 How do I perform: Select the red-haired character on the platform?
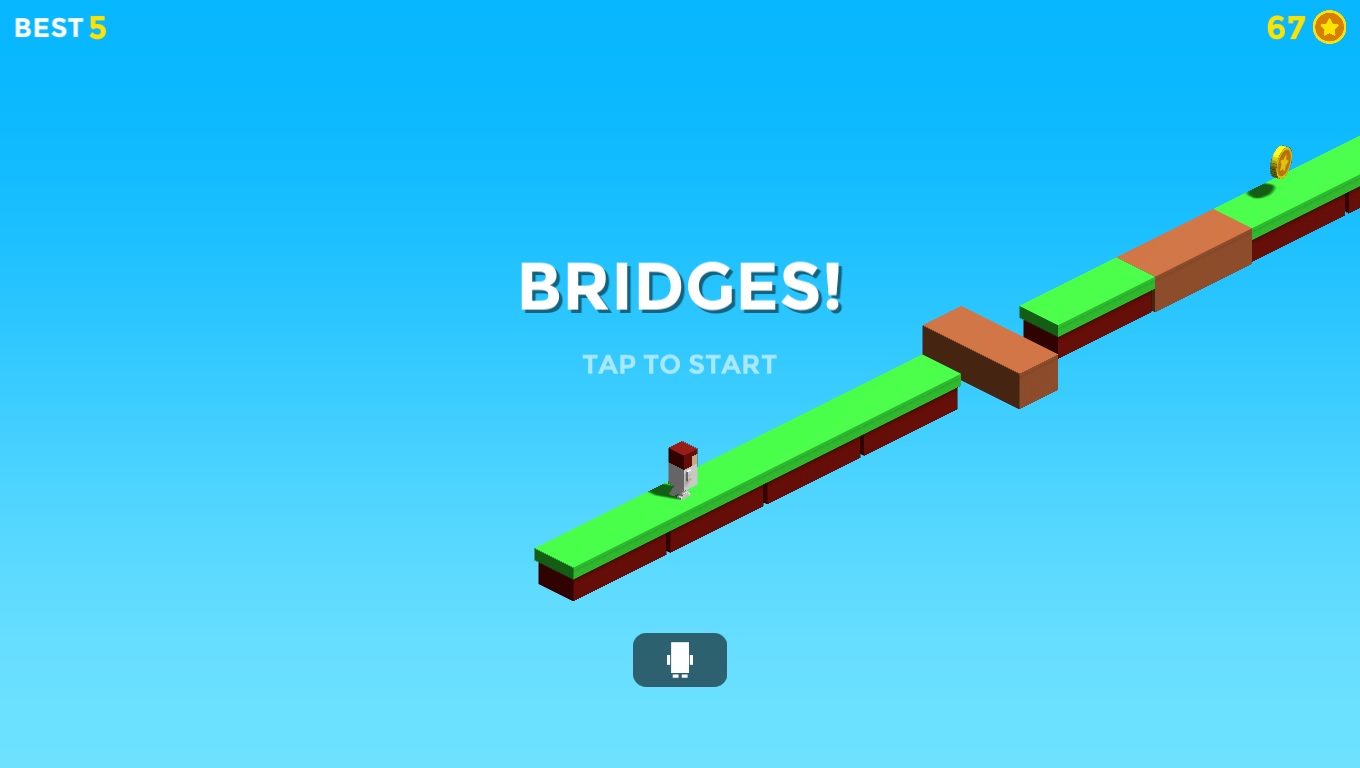(681, 470)
